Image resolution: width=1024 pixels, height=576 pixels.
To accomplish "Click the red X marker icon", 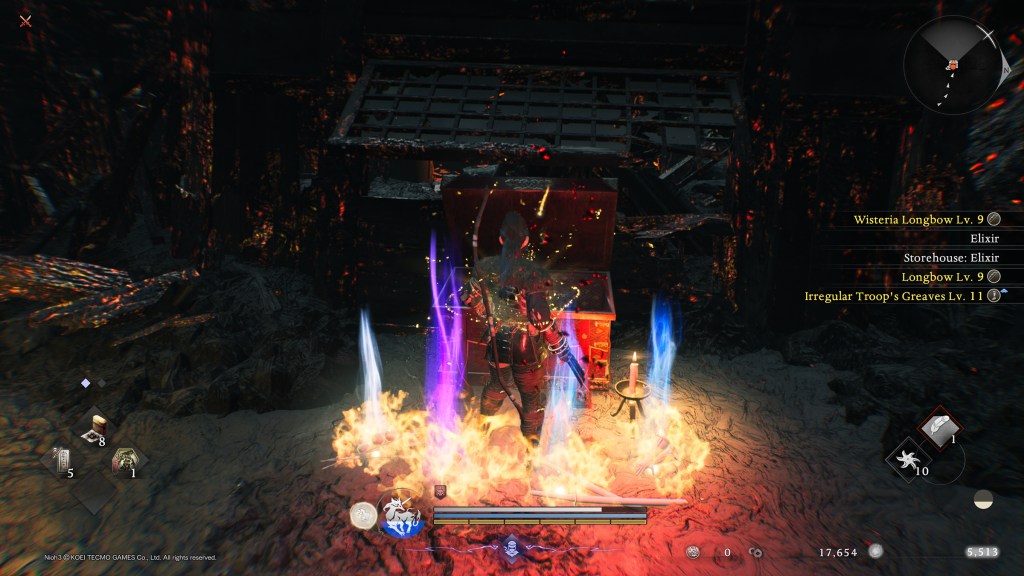I will (x=26, y=21).
